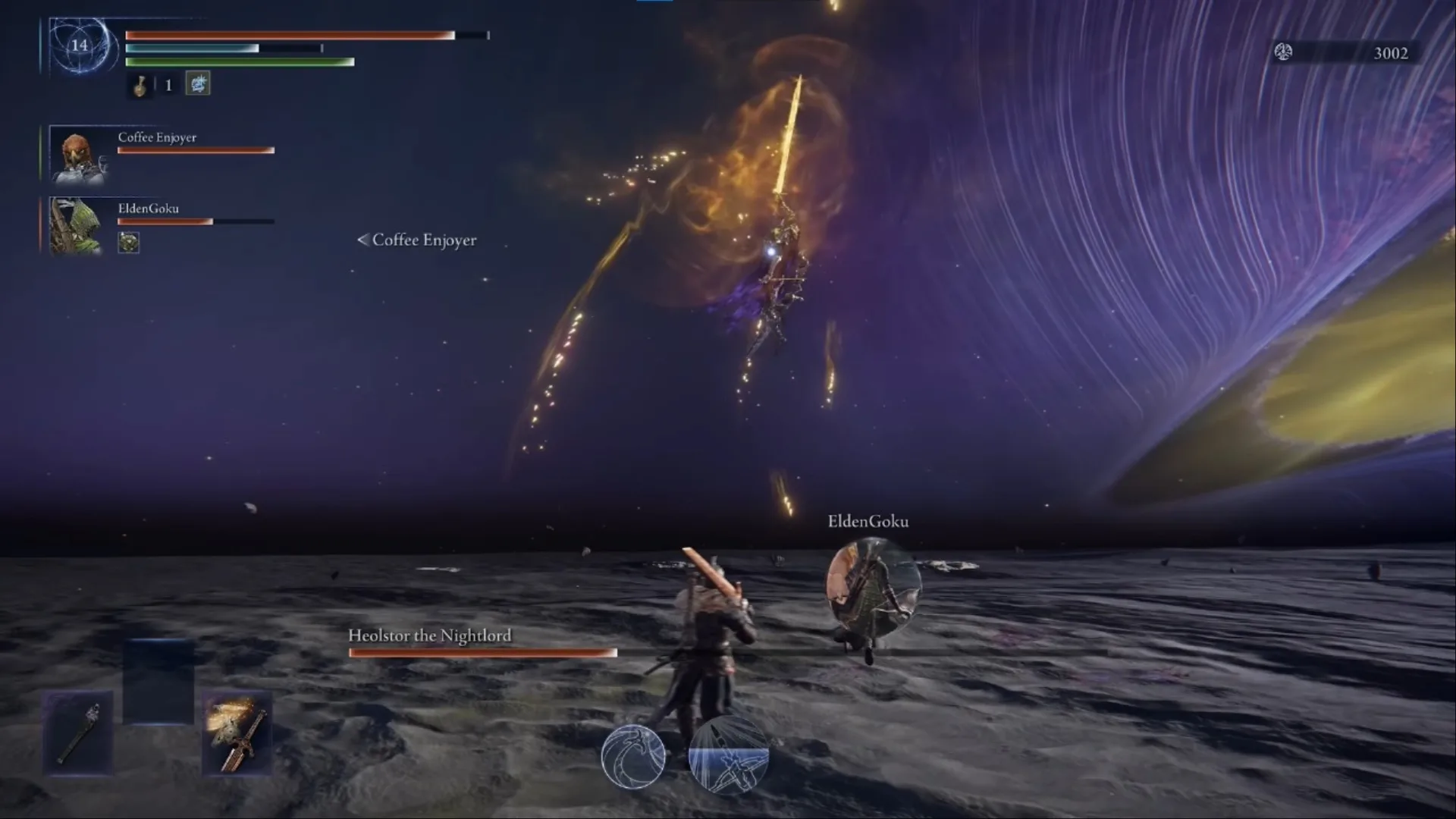Activate the ultimate art icon

tap(728, 756)
